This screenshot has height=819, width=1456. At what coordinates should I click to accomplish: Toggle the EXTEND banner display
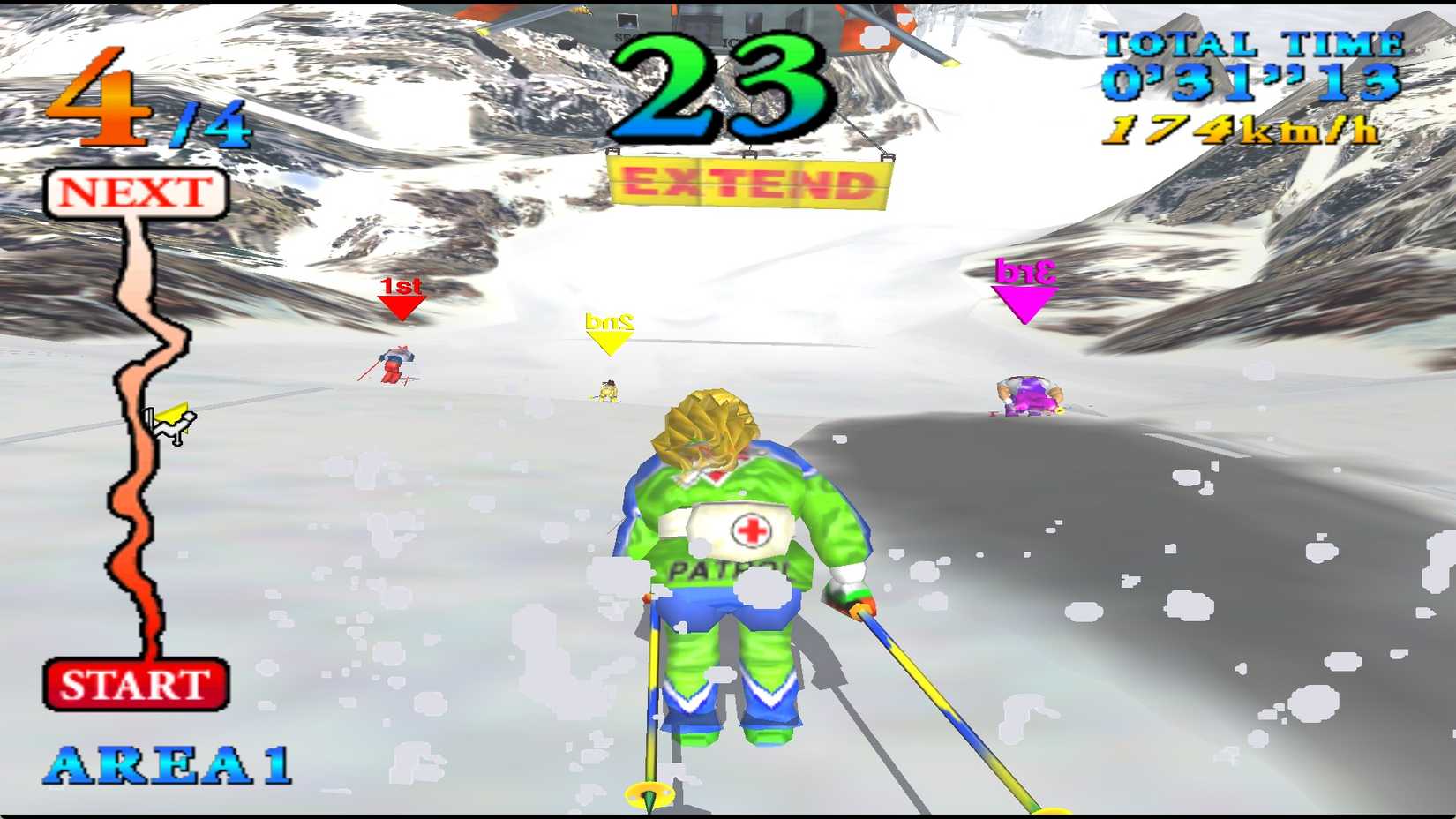pos(746,183)
